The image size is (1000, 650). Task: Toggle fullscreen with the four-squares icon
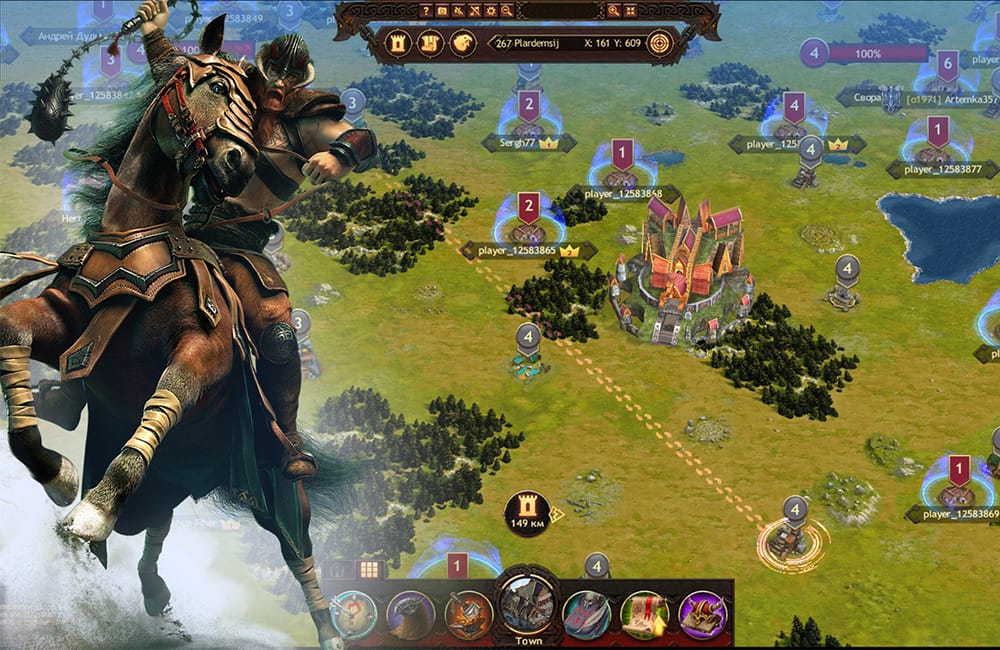point(632,11)
